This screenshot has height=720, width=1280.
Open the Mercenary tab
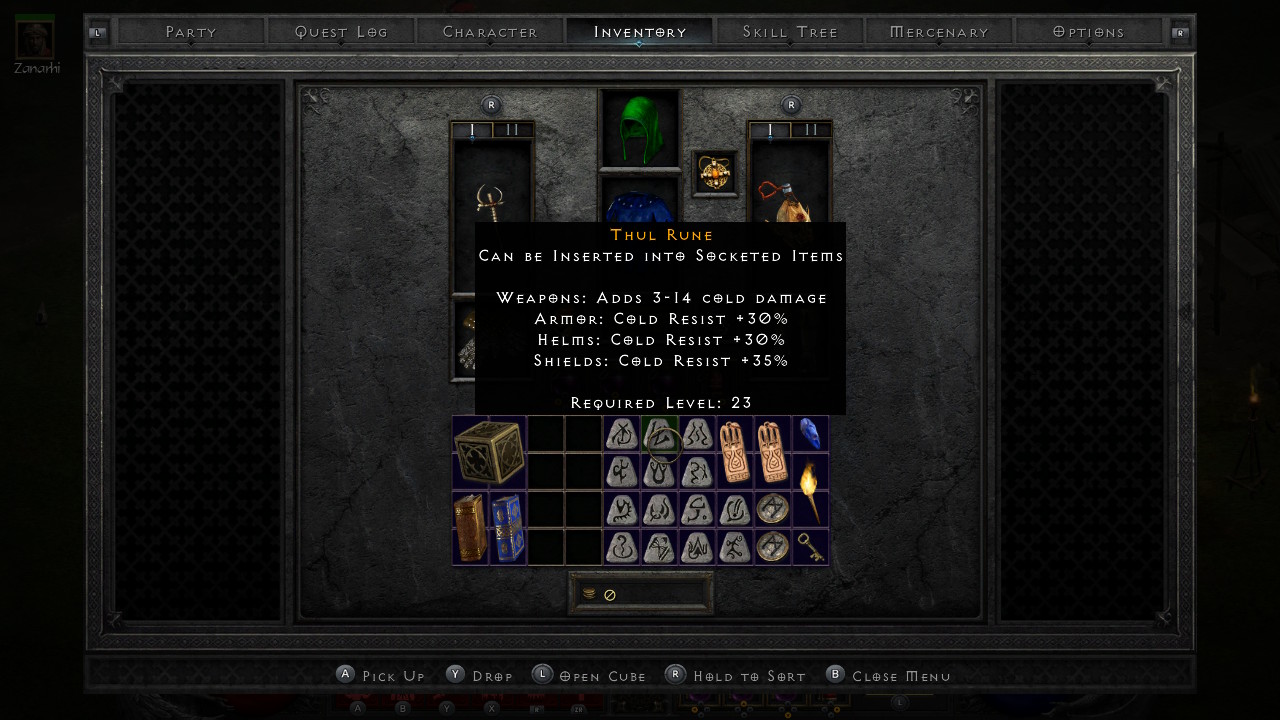point(939,32)
